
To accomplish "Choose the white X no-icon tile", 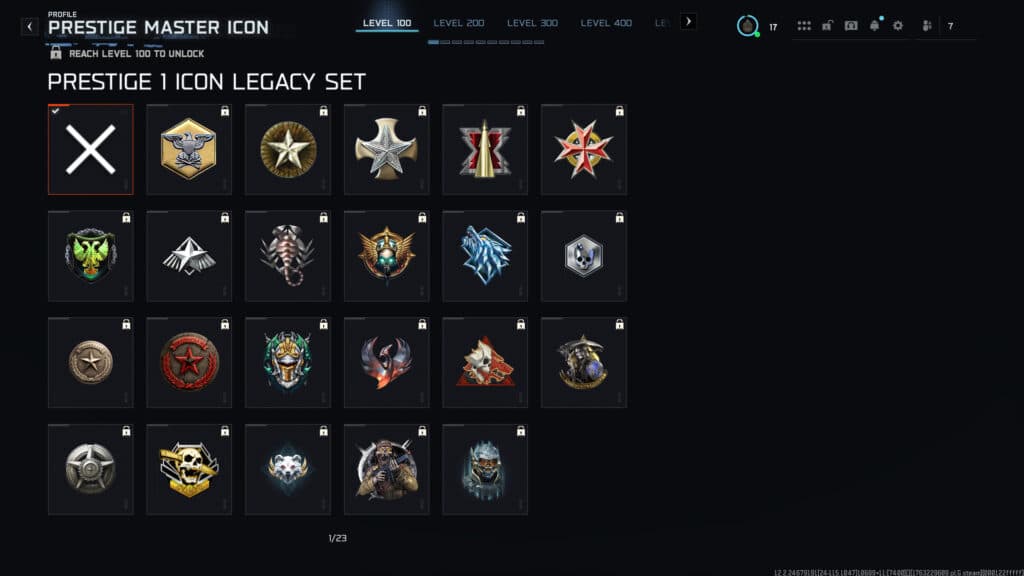I will [x=90, y=149].
